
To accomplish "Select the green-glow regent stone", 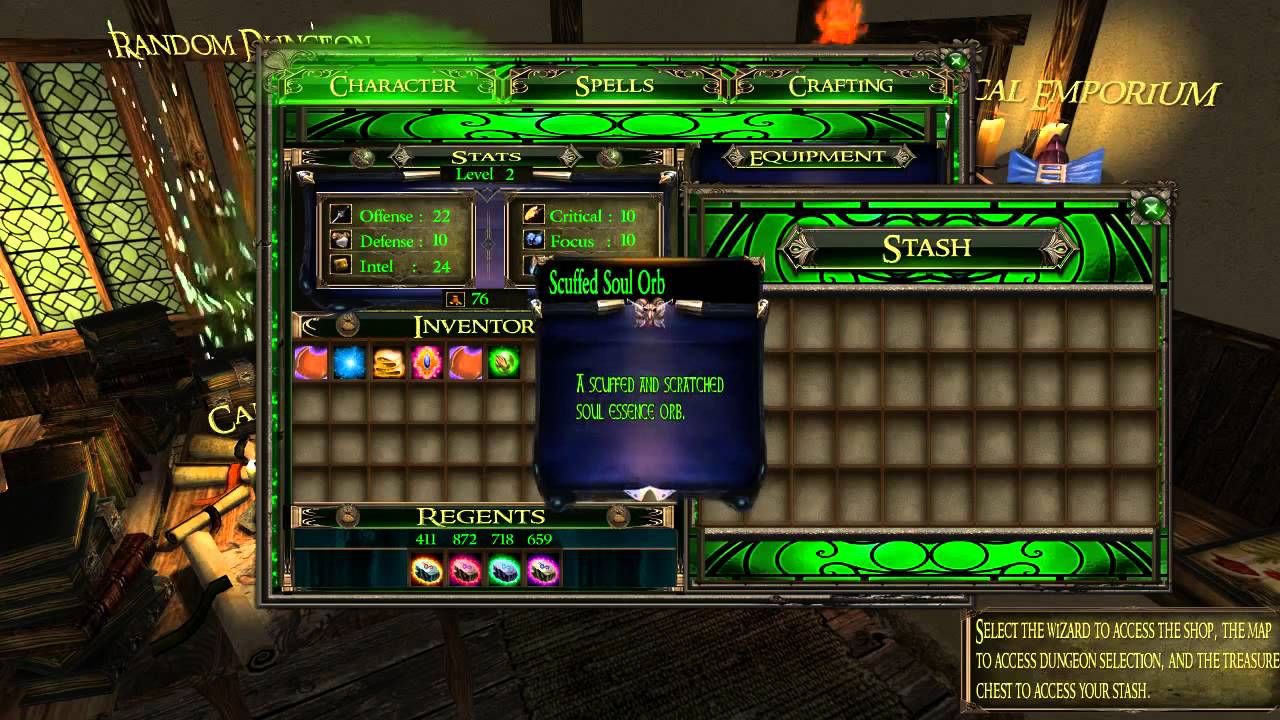I will (504, 570).
